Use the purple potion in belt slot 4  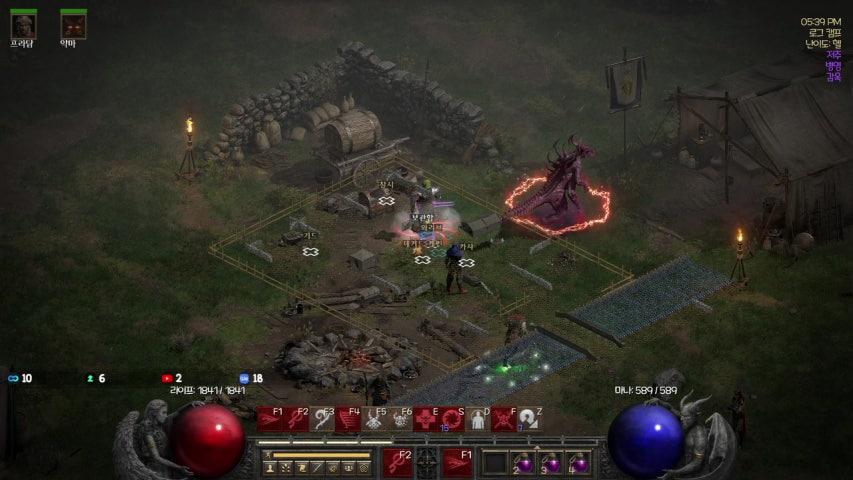point(578,462)
